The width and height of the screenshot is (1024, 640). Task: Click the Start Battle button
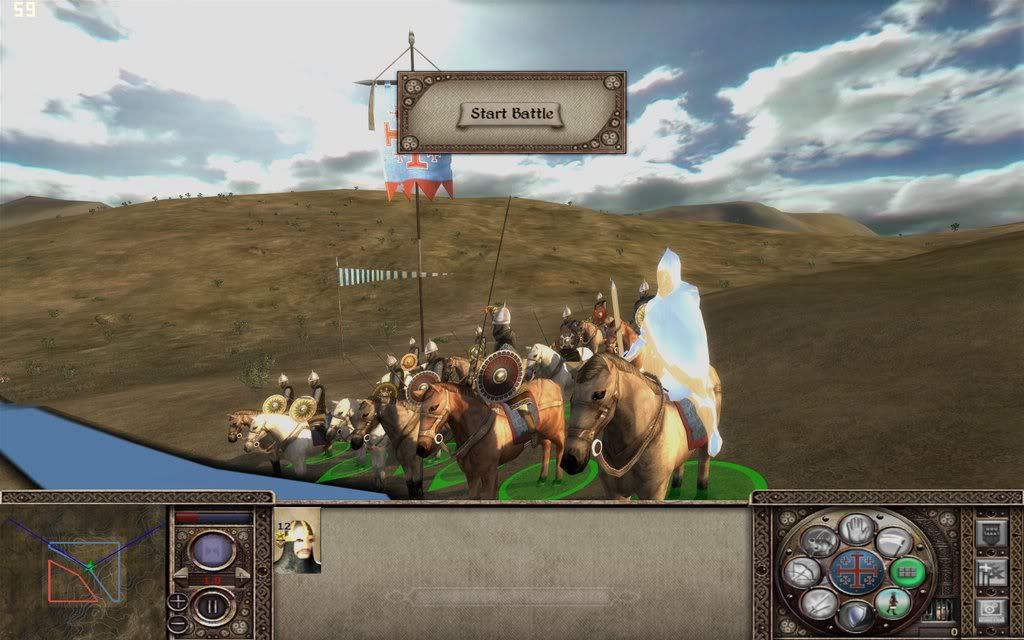click(x=511, y=113)
